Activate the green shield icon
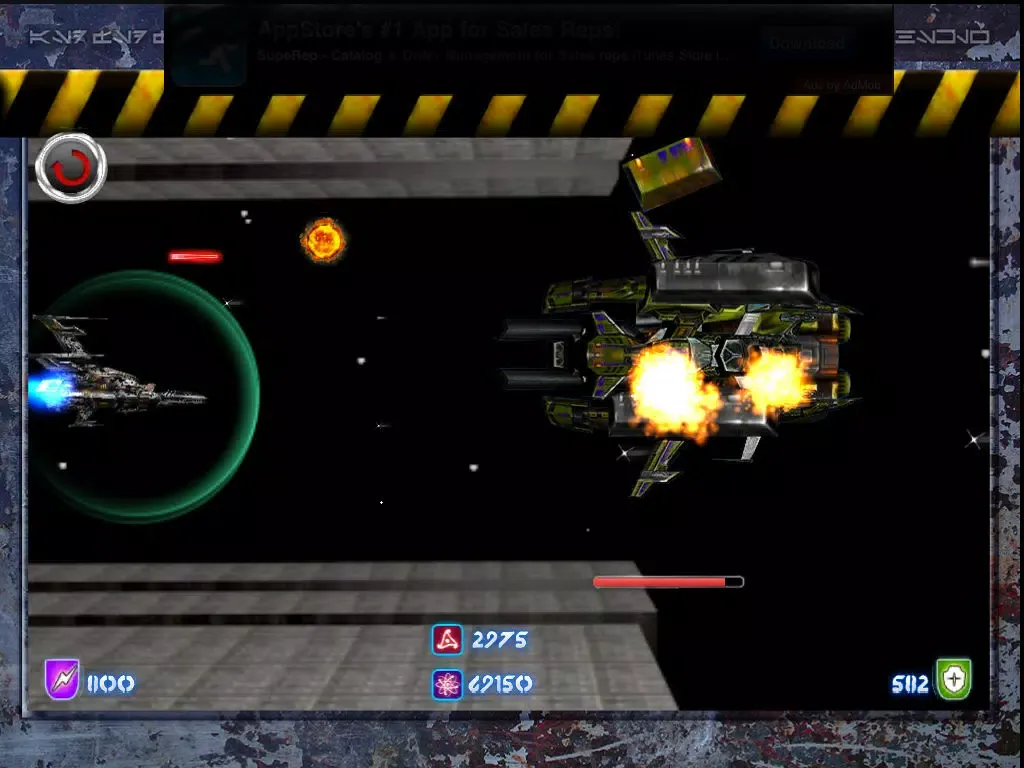Screen dimensions: 1024x768 [x=953, y=680]
